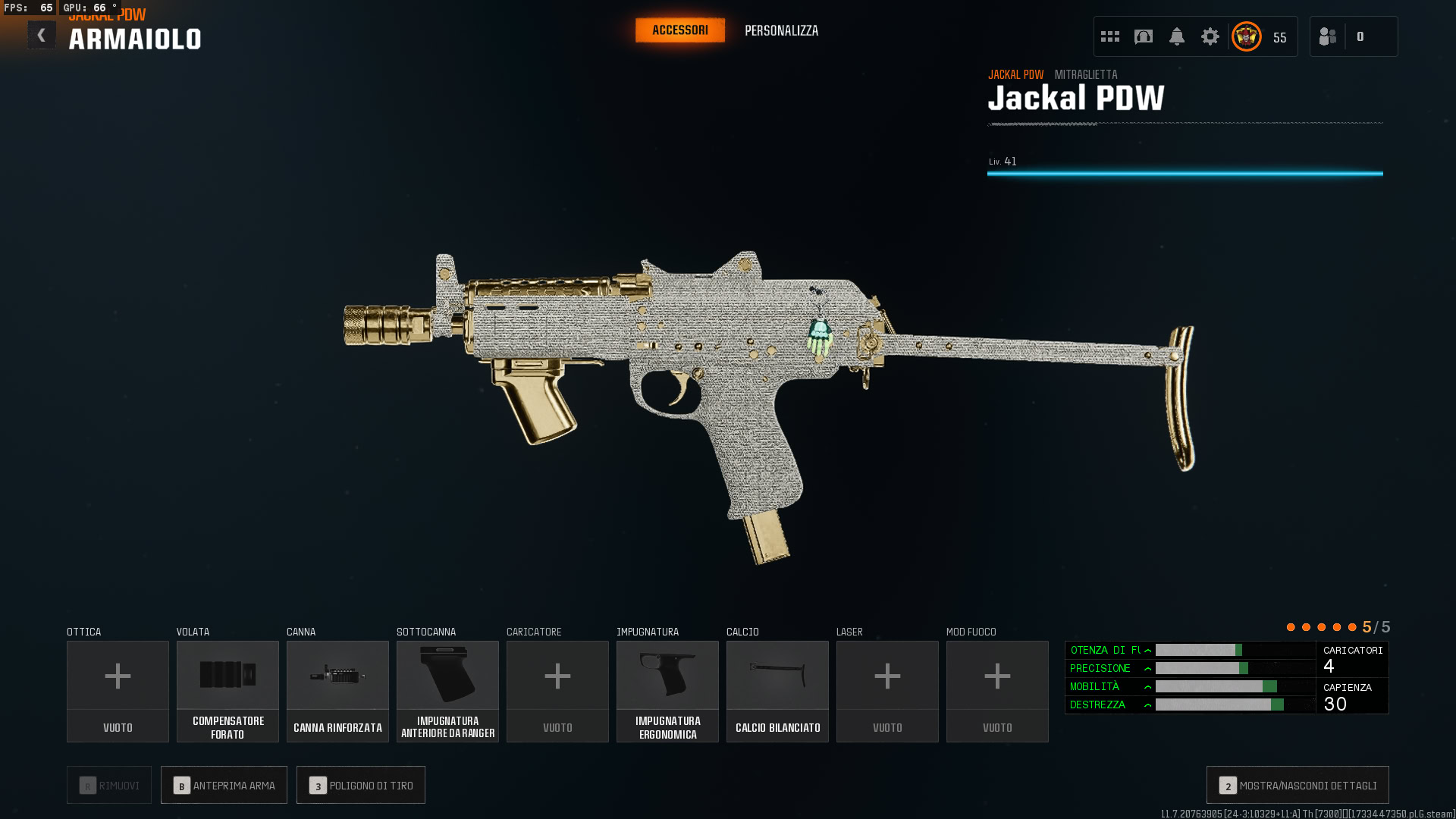Open the empty Caricatore slot
Screen dimensions: 1456x819
(557, 691)
